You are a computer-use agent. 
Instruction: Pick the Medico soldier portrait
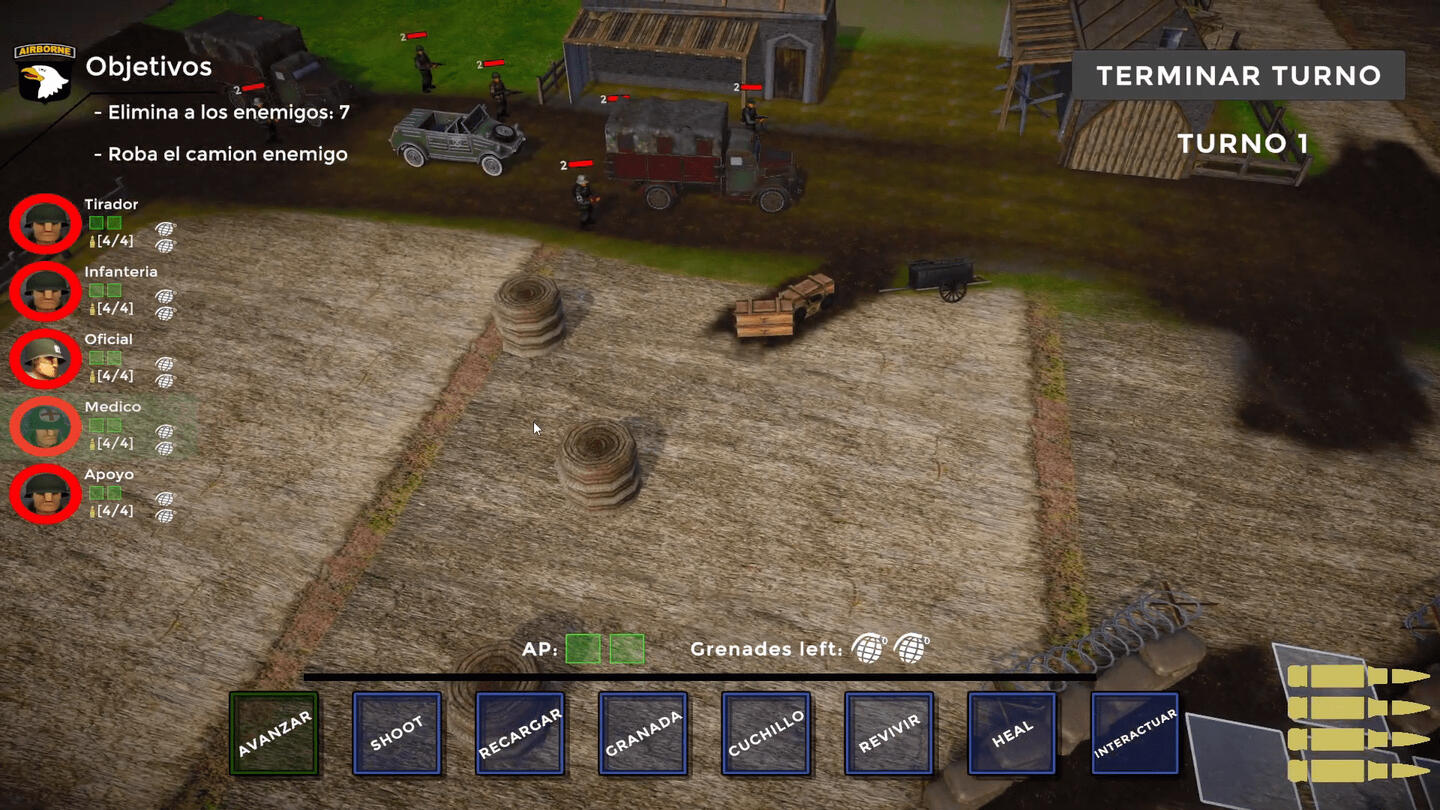[x=45, y=426]
